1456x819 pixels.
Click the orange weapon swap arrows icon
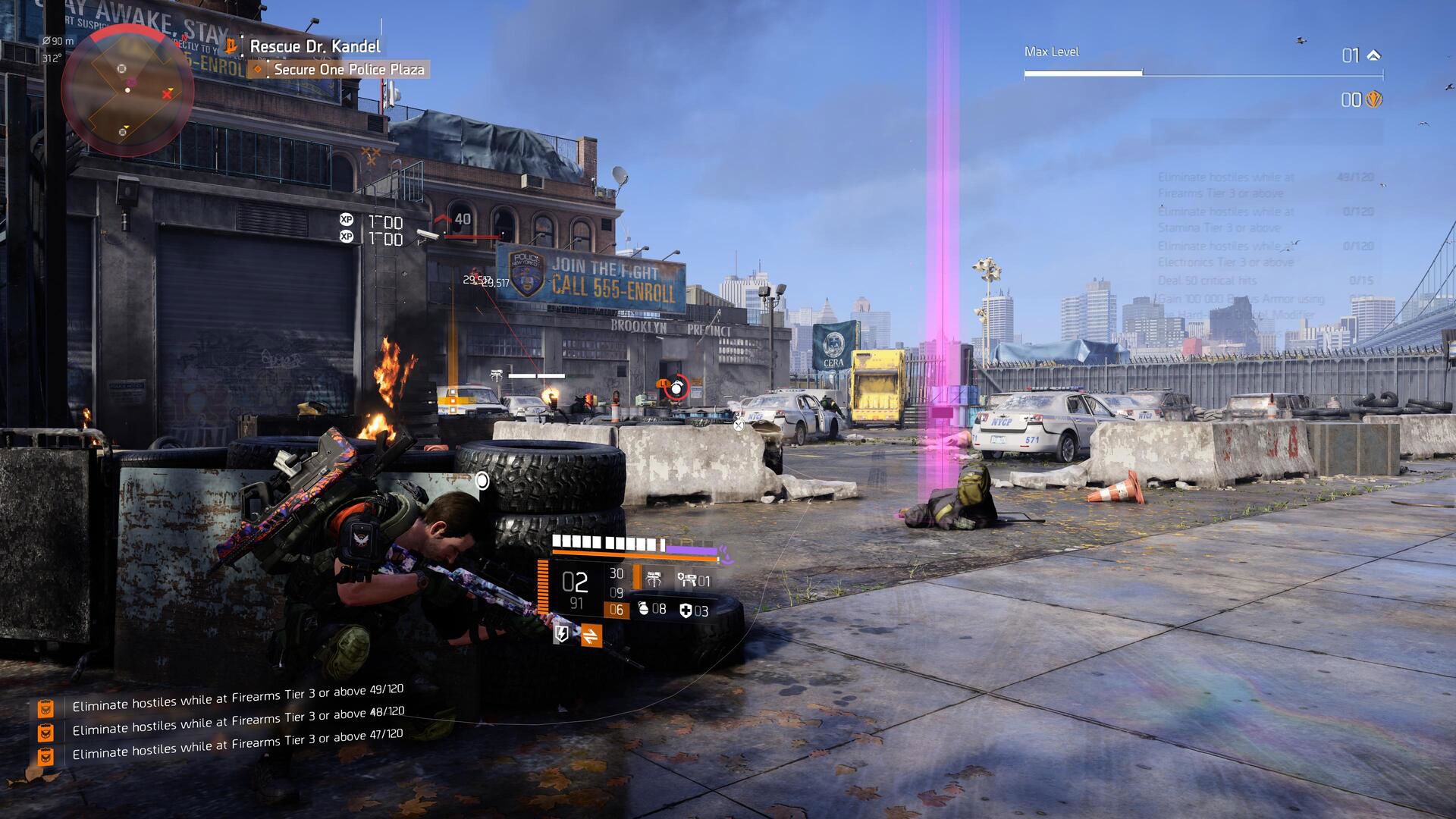(591, 635)
